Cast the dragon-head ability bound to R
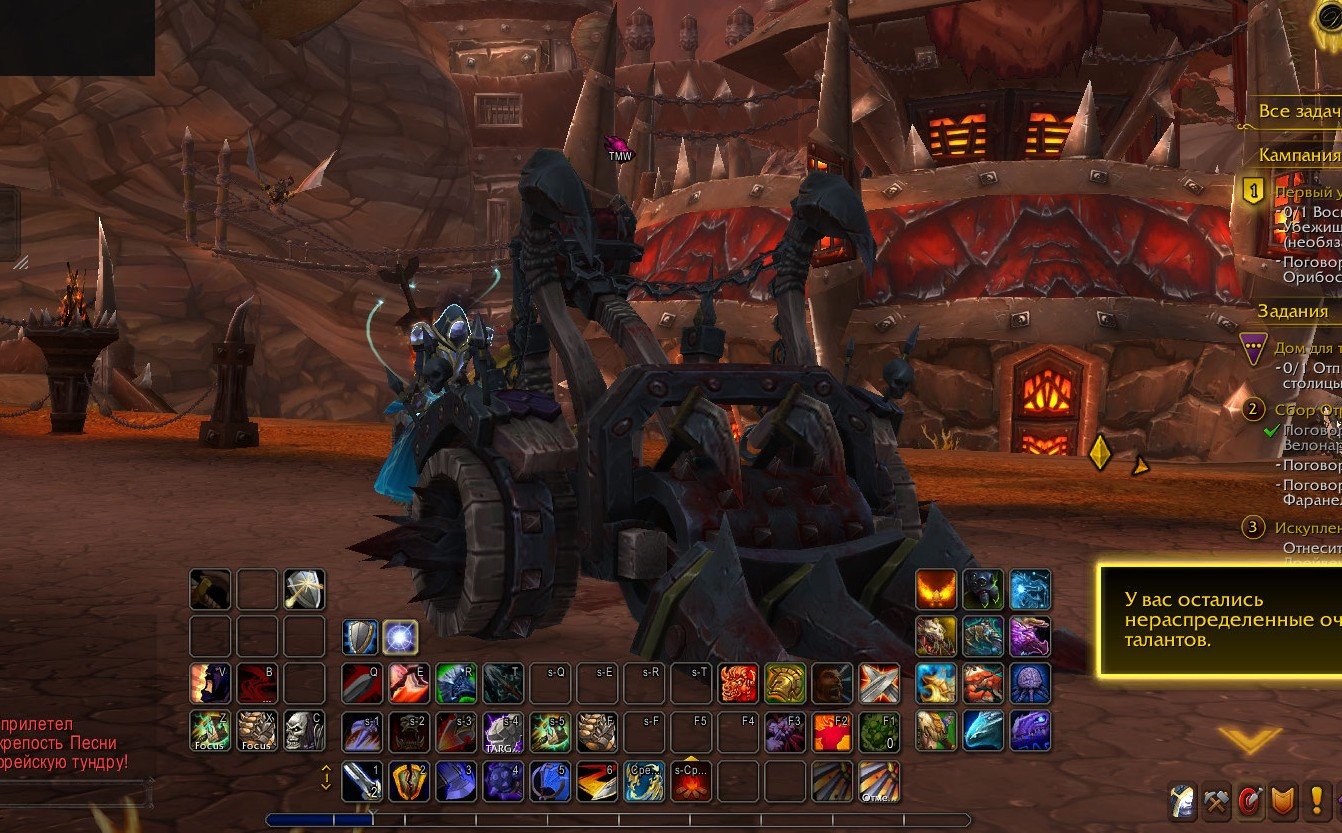This screenshot has width=1342, height=833. 455,684
